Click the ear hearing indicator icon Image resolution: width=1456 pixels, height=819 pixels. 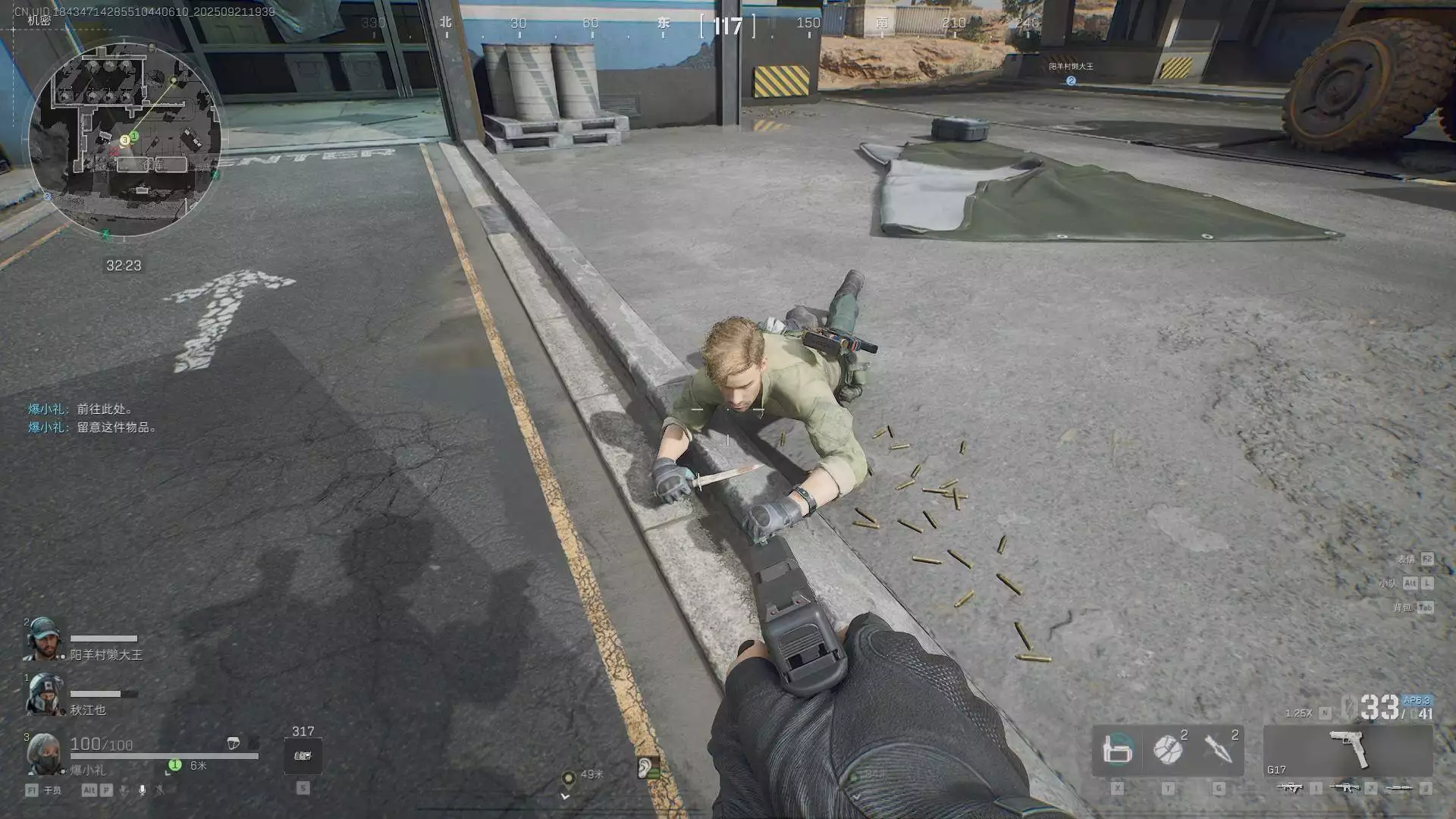tap(648, 768)
